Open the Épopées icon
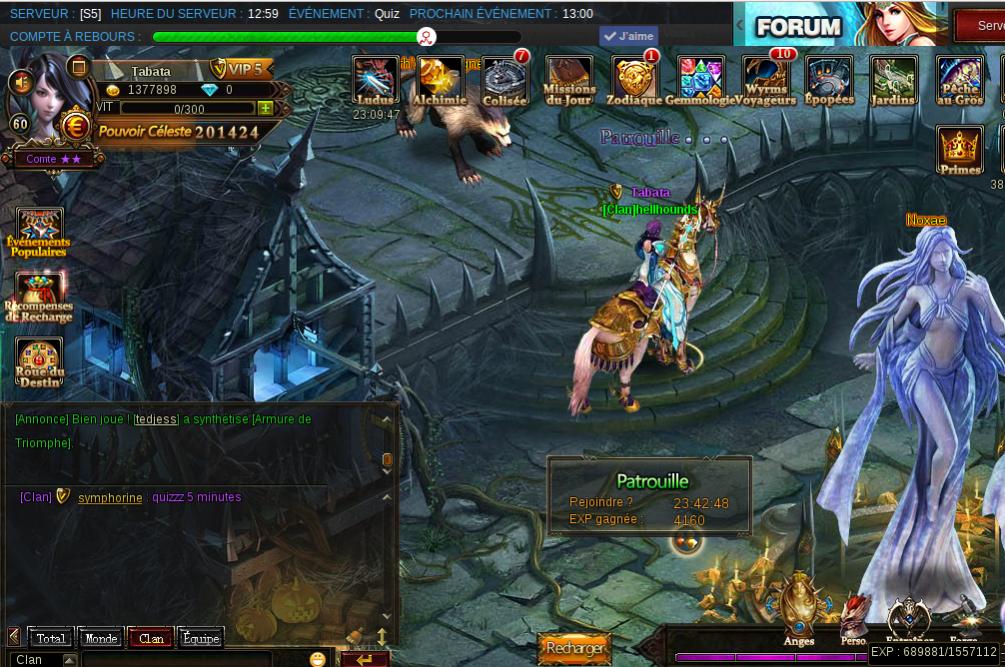The image size is (1005, 667). pyautogui.click(x=829, y=80)
